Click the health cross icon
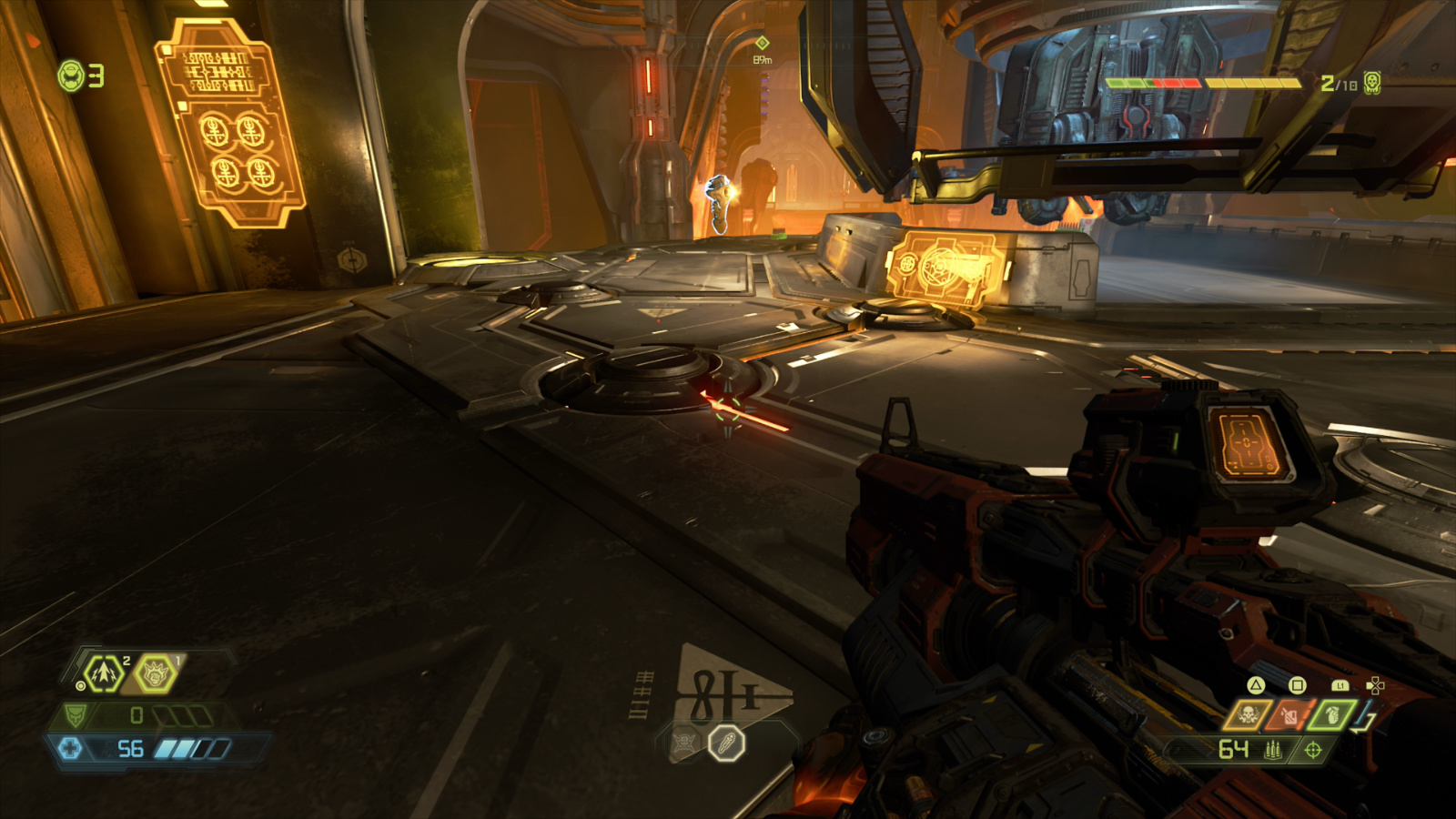The height and width of the screenshot is (819, 1456). (71, 748)
